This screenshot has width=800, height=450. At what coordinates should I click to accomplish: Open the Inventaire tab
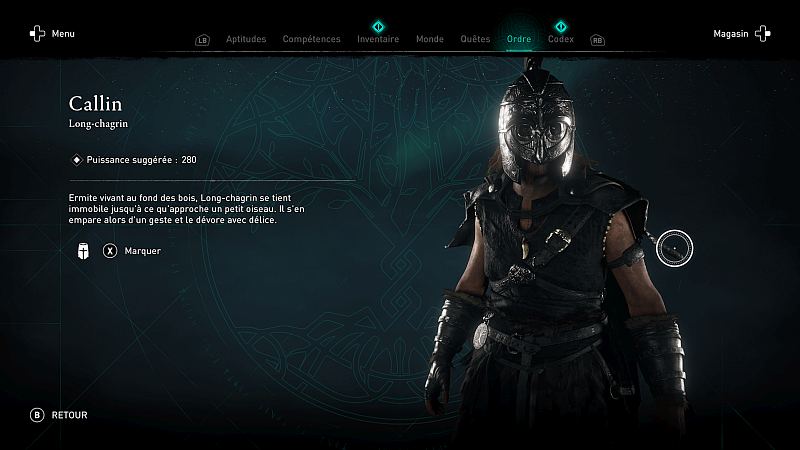(378, 39)
